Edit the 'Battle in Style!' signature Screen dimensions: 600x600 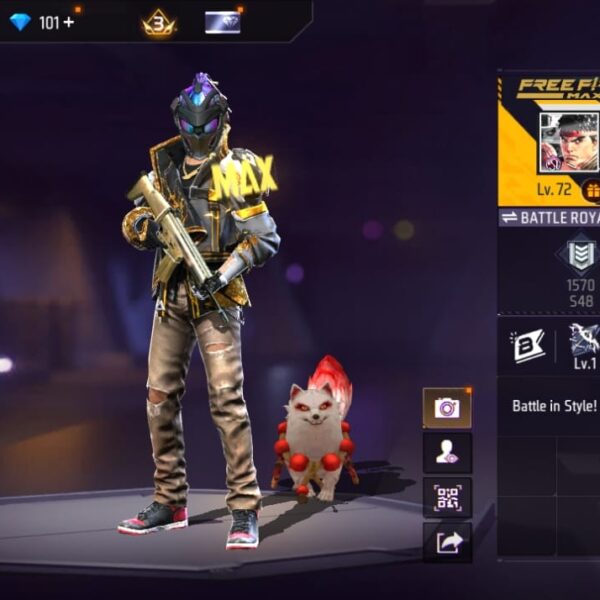pyautogui.click(x=554, y=407)
